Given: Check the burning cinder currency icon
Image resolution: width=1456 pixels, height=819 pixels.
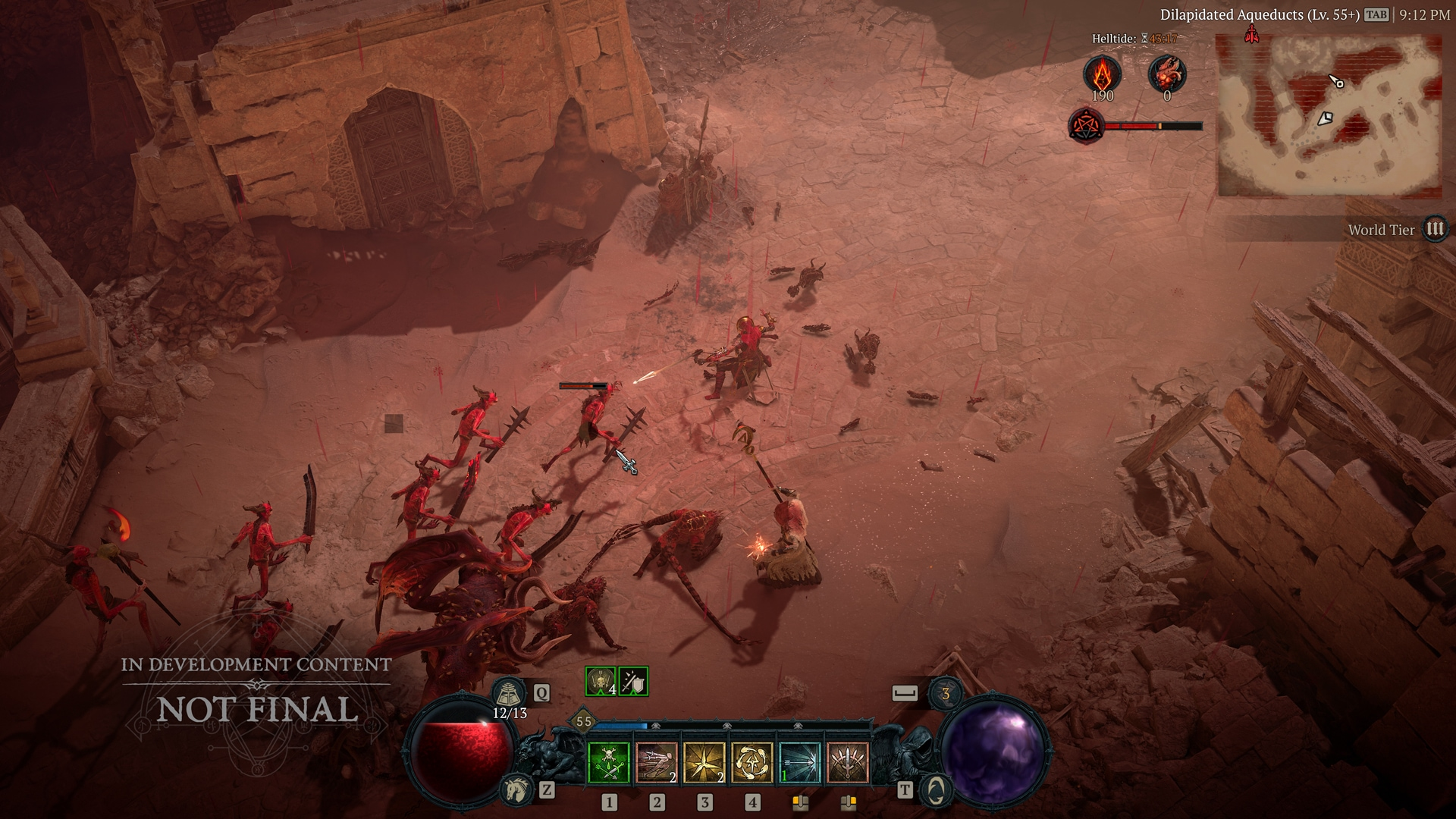Looking at the screenshot, I should [1102, 74].
